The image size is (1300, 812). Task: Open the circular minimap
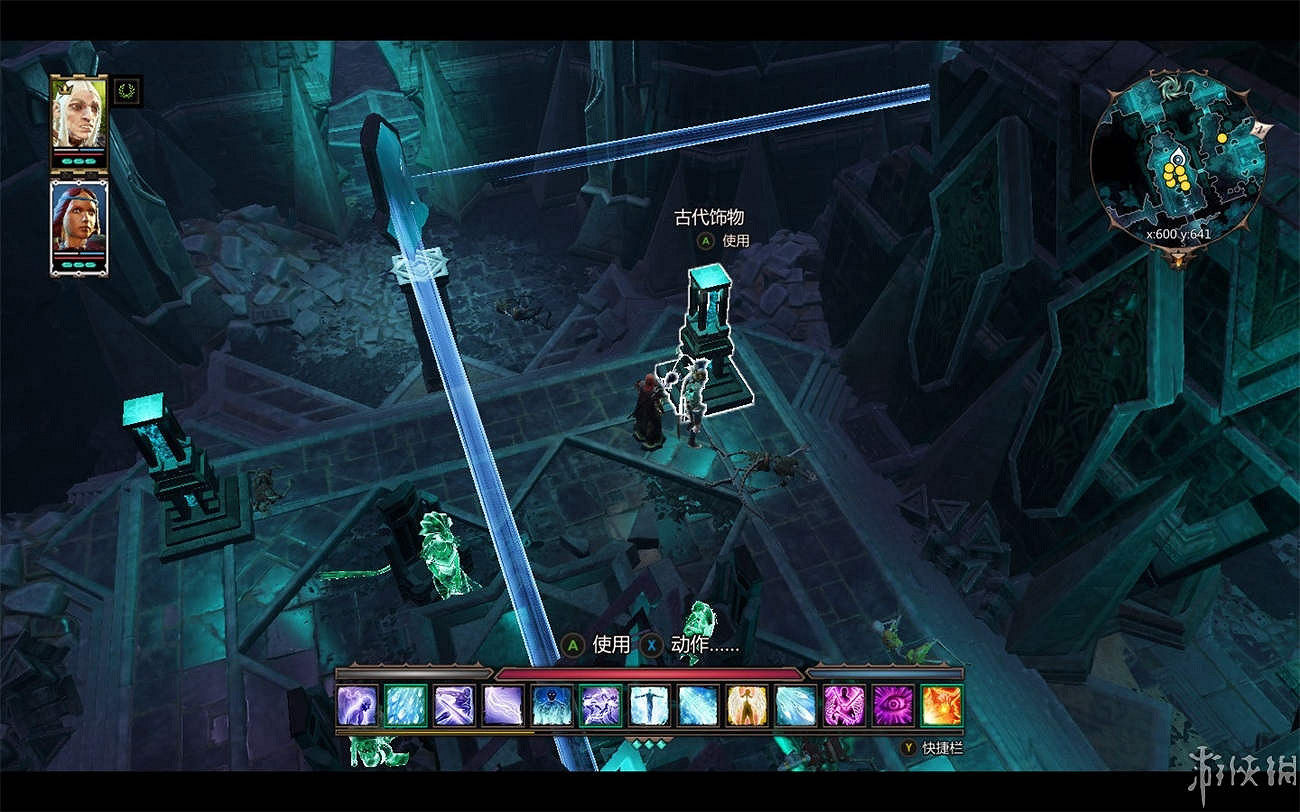point(1179,158)
